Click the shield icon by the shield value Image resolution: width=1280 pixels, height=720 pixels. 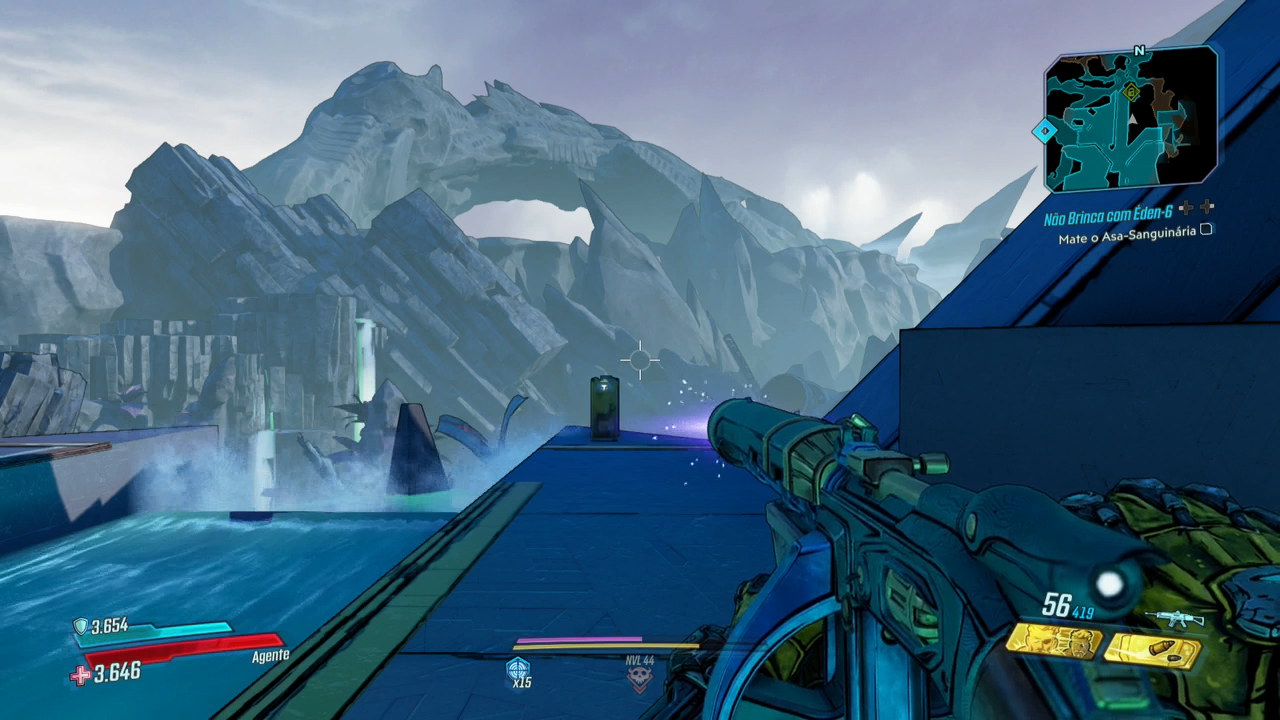click(80, 626)
